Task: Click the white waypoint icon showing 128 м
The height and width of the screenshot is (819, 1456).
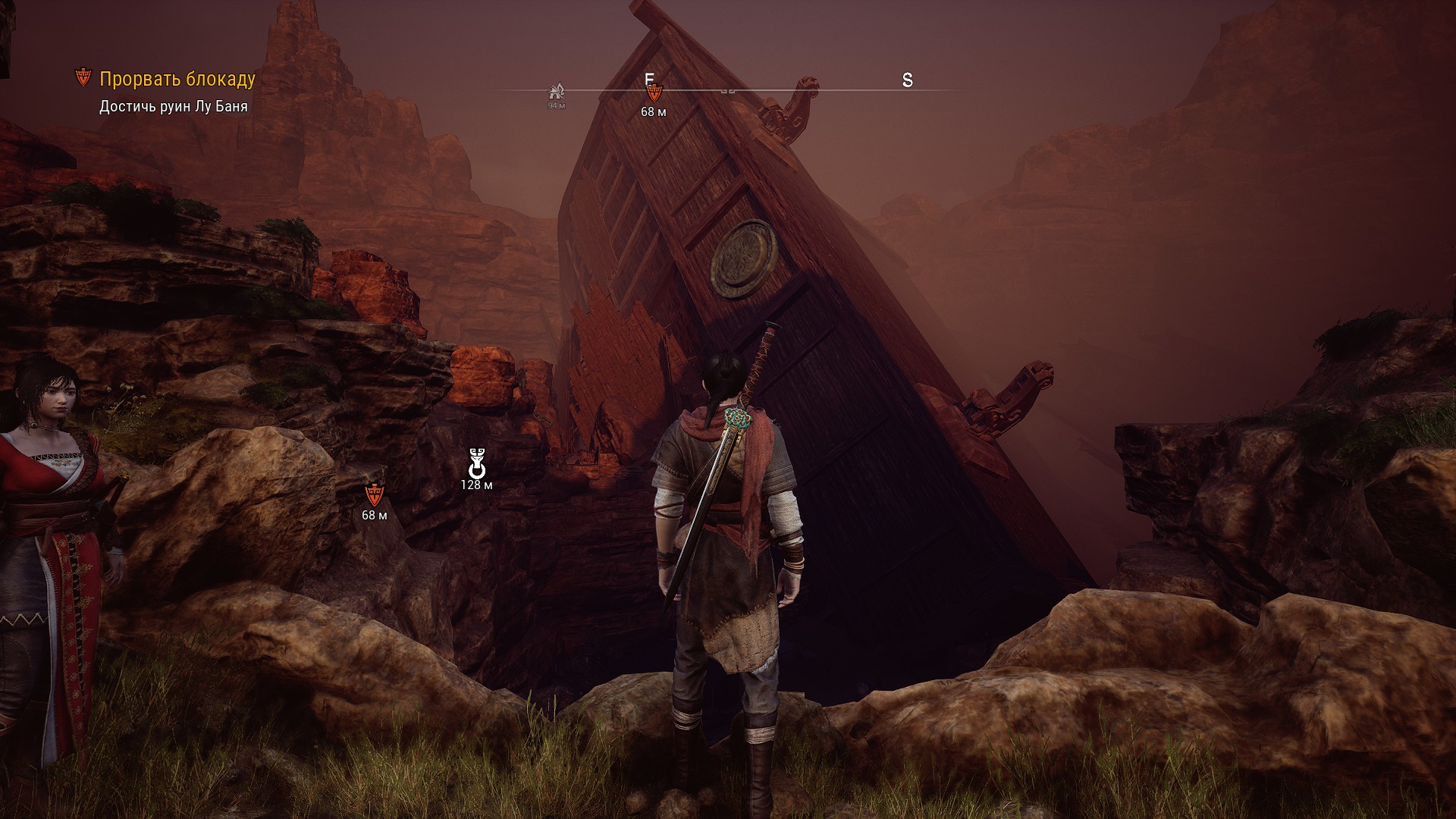Action: (476, 462)
